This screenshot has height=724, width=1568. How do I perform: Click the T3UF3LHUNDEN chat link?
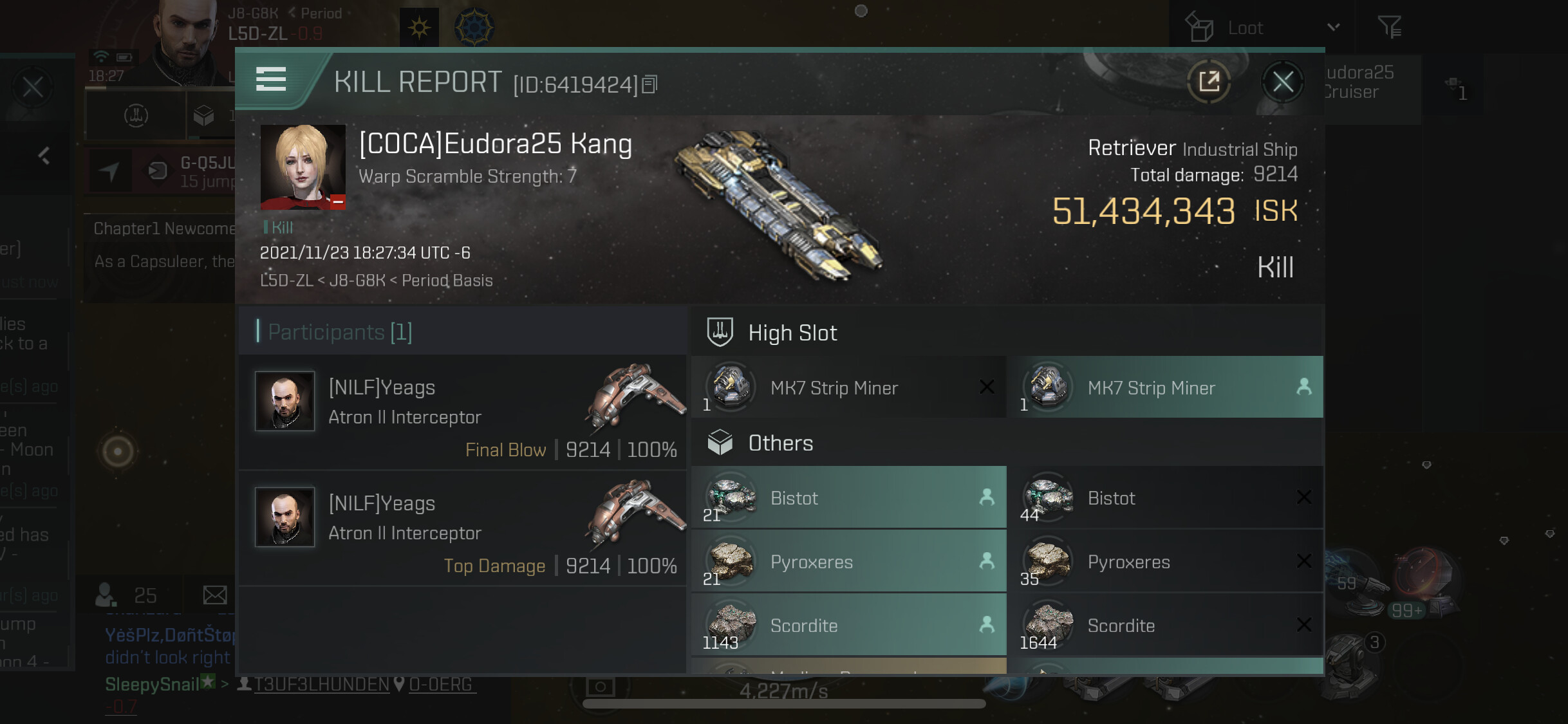click(x=321, y=684)
